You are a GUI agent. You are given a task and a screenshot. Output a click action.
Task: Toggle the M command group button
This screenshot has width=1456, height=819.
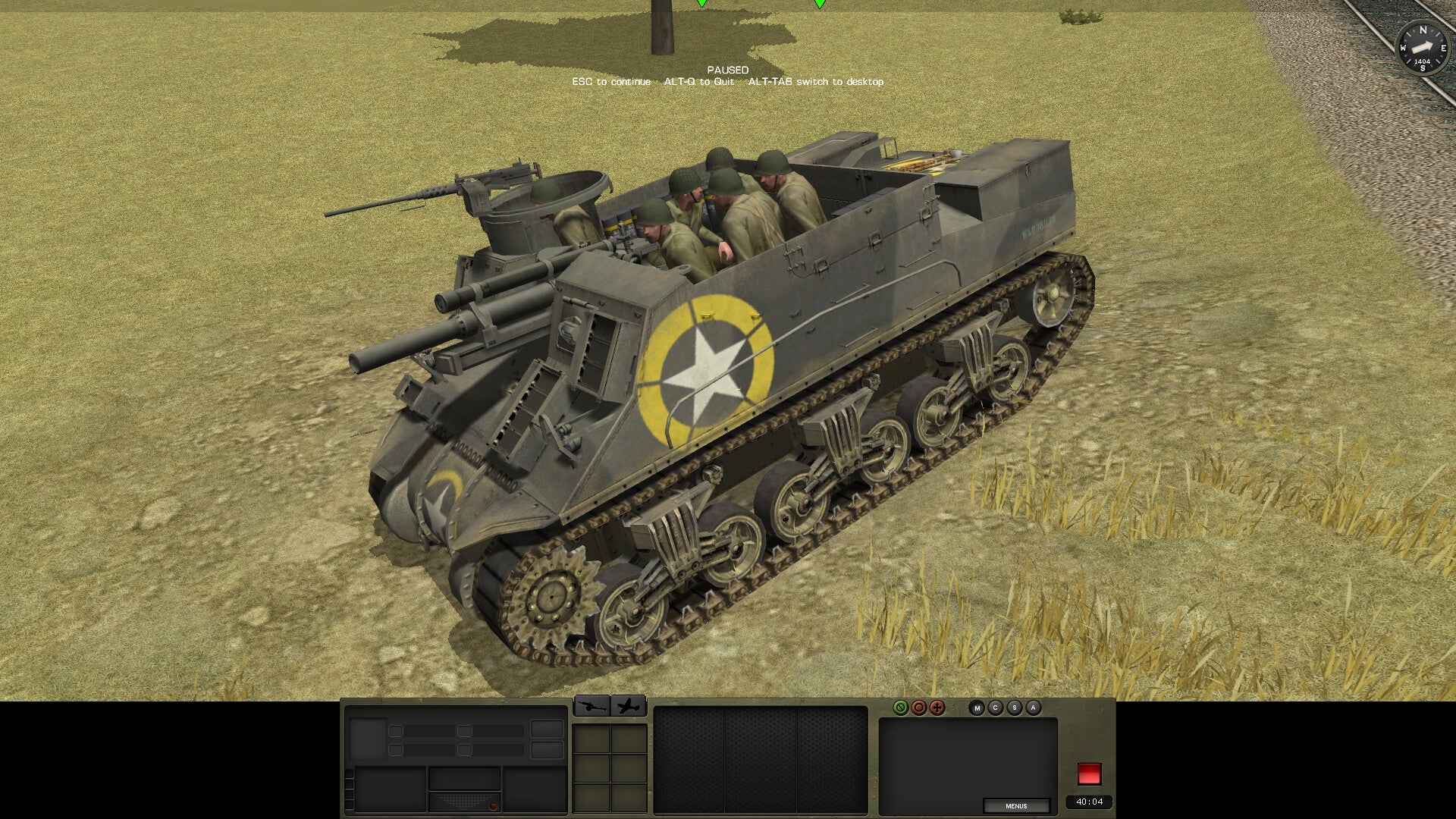977,708
